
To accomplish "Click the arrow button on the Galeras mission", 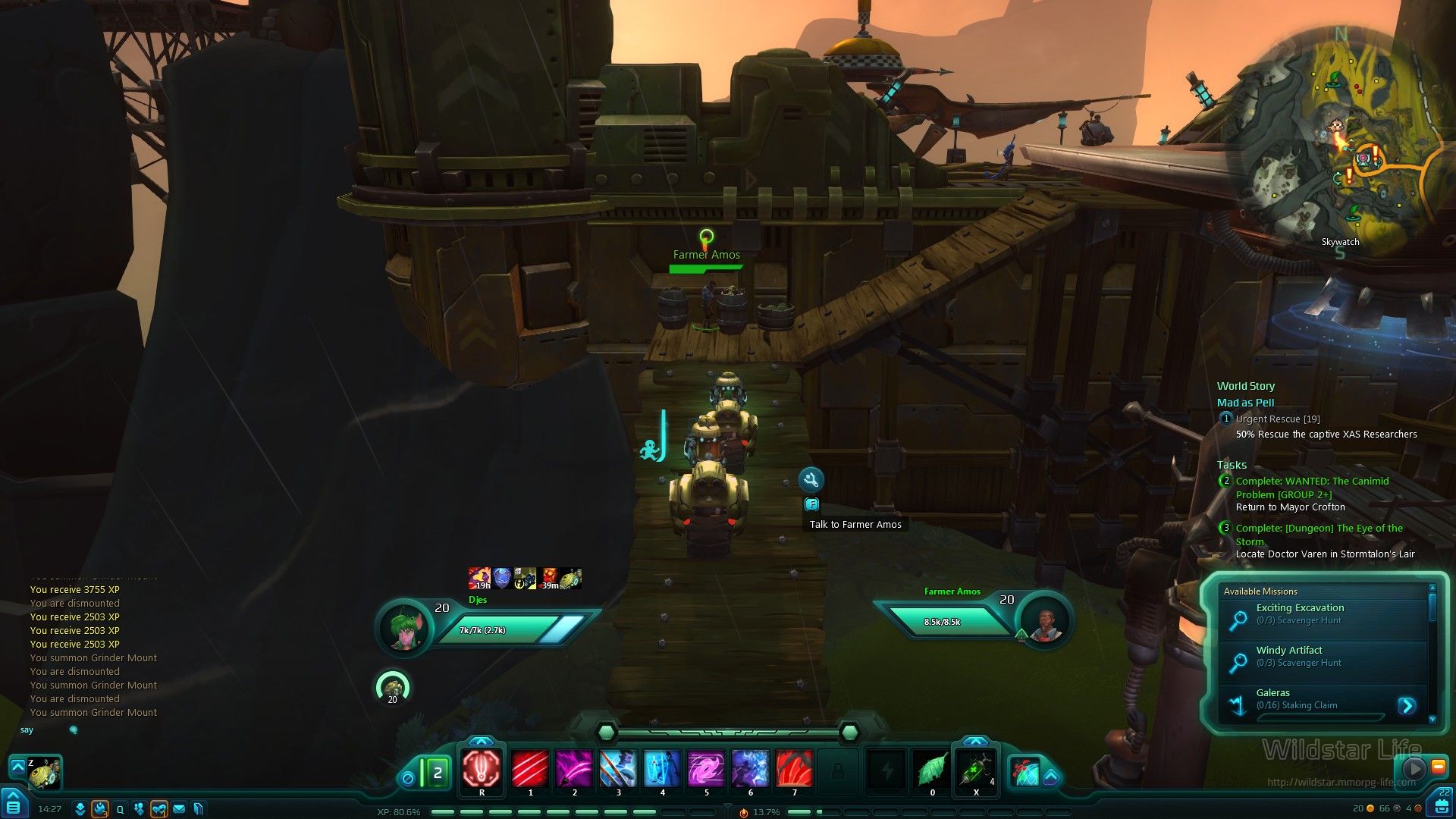I will 1407,705.
